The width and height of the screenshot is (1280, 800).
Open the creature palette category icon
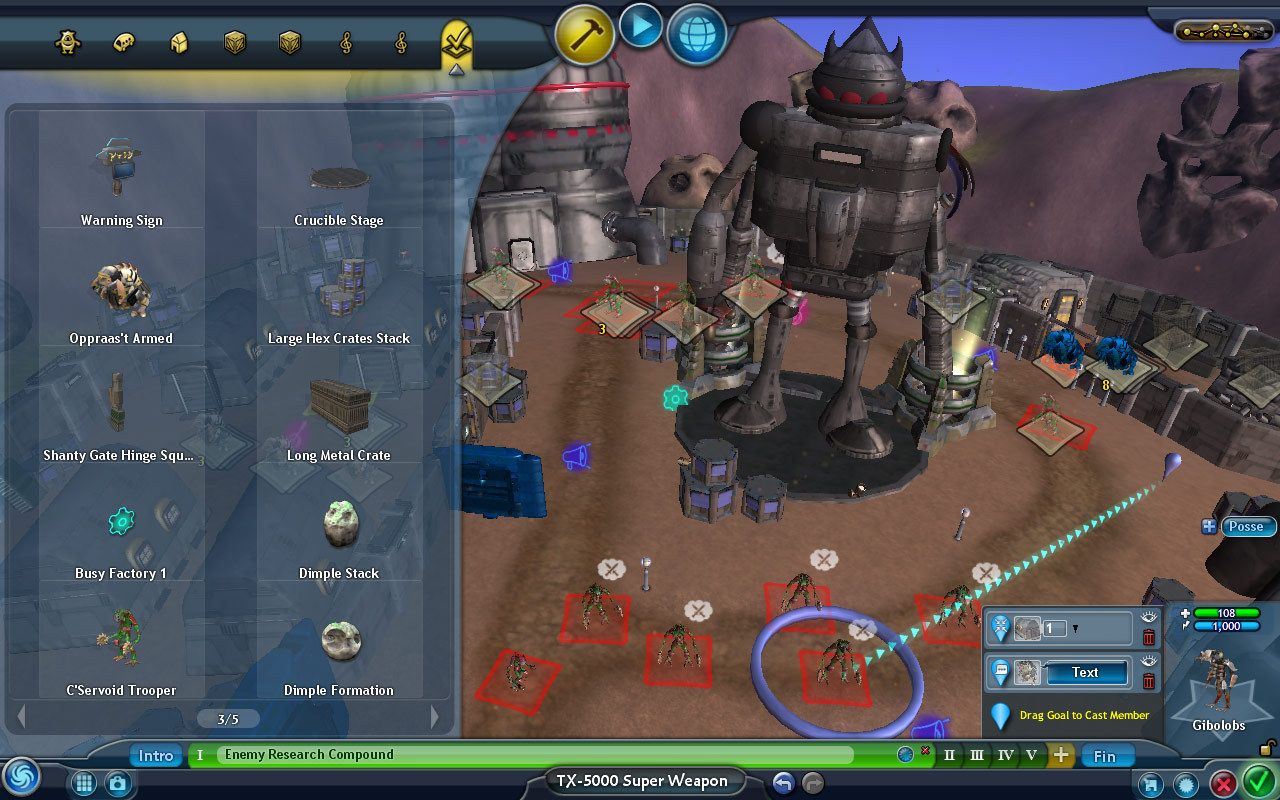tap(68, 42)
